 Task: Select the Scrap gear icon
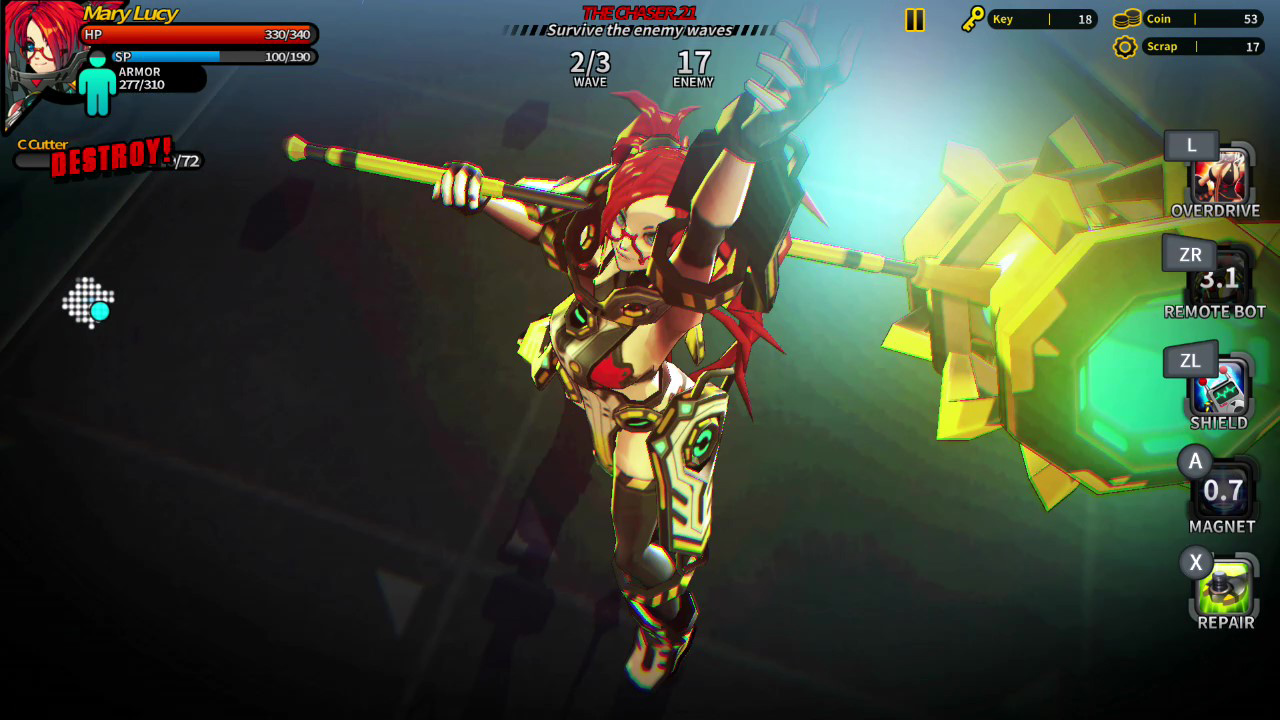coord(1125,46)
